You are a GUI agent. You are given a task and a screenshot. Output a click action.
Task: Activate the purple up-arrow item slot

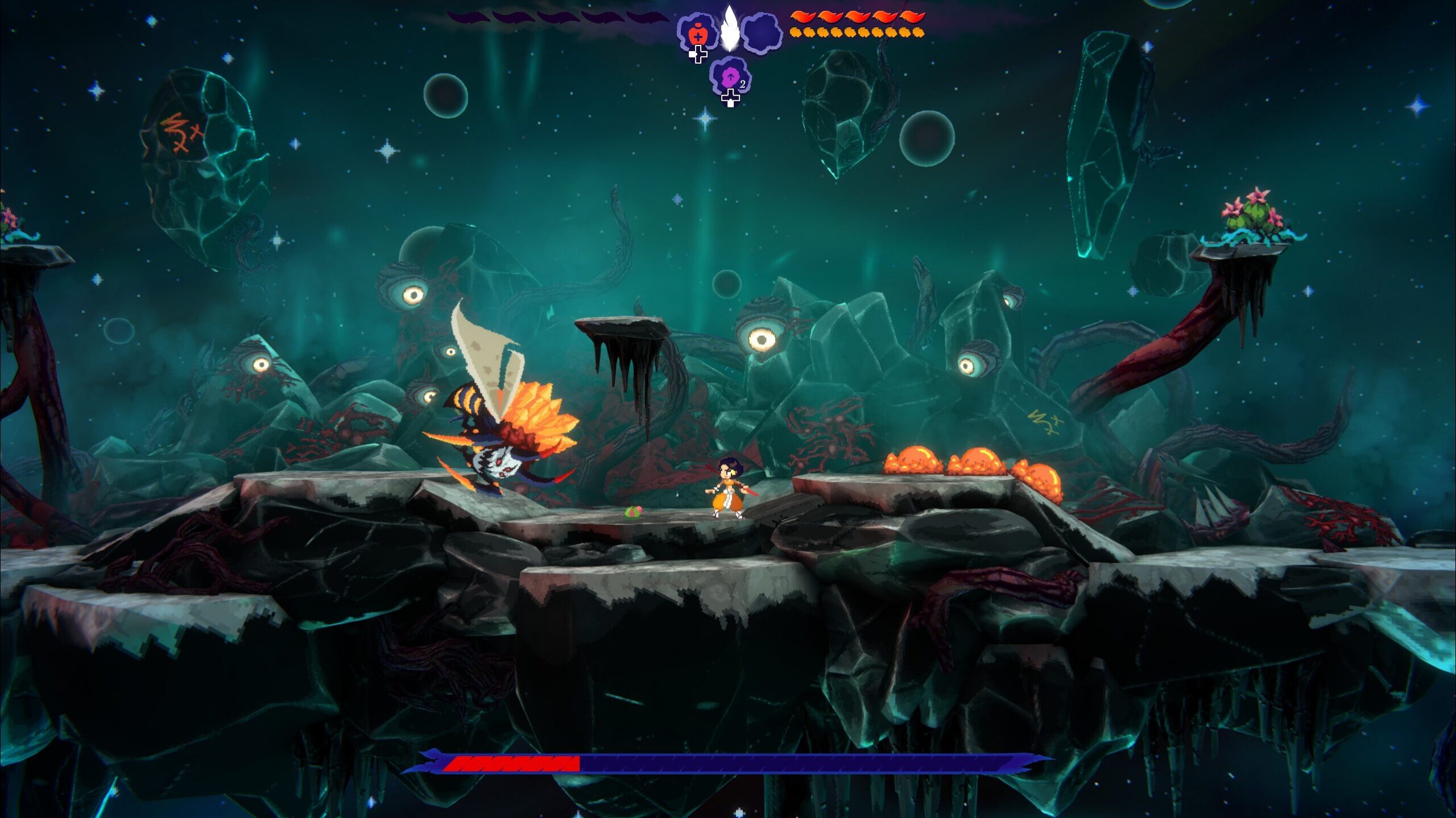[x=730, y=78]
